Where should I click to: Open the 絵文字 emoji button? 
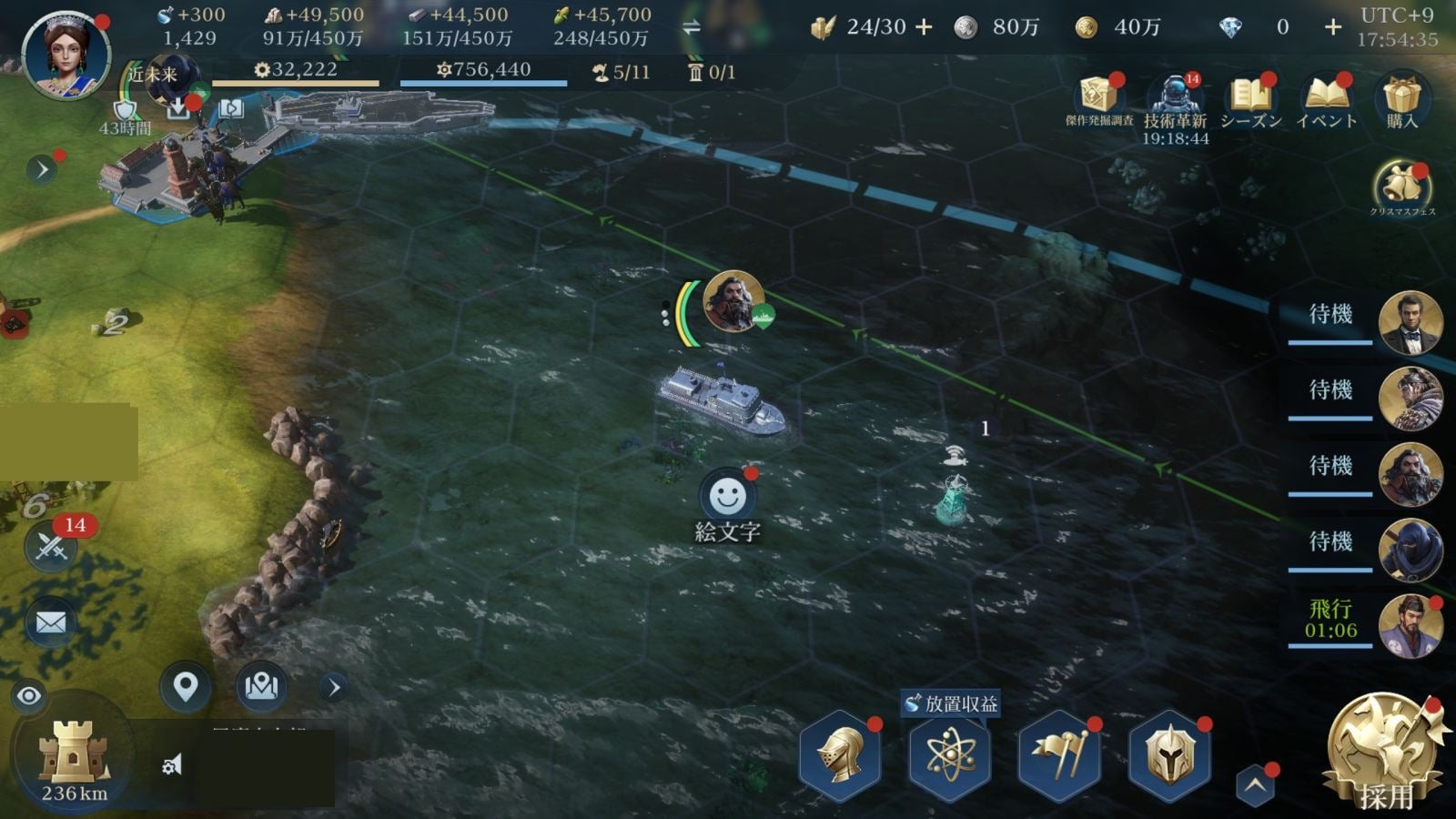727,498
